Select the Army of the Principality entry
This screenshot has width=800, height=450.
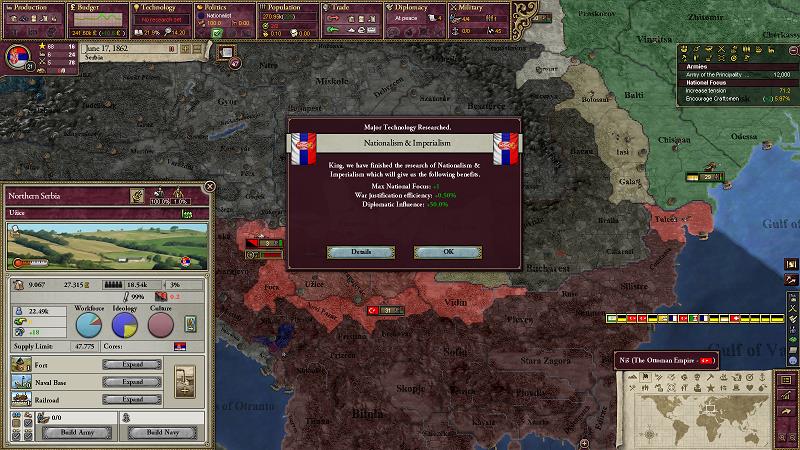[735, 75]
